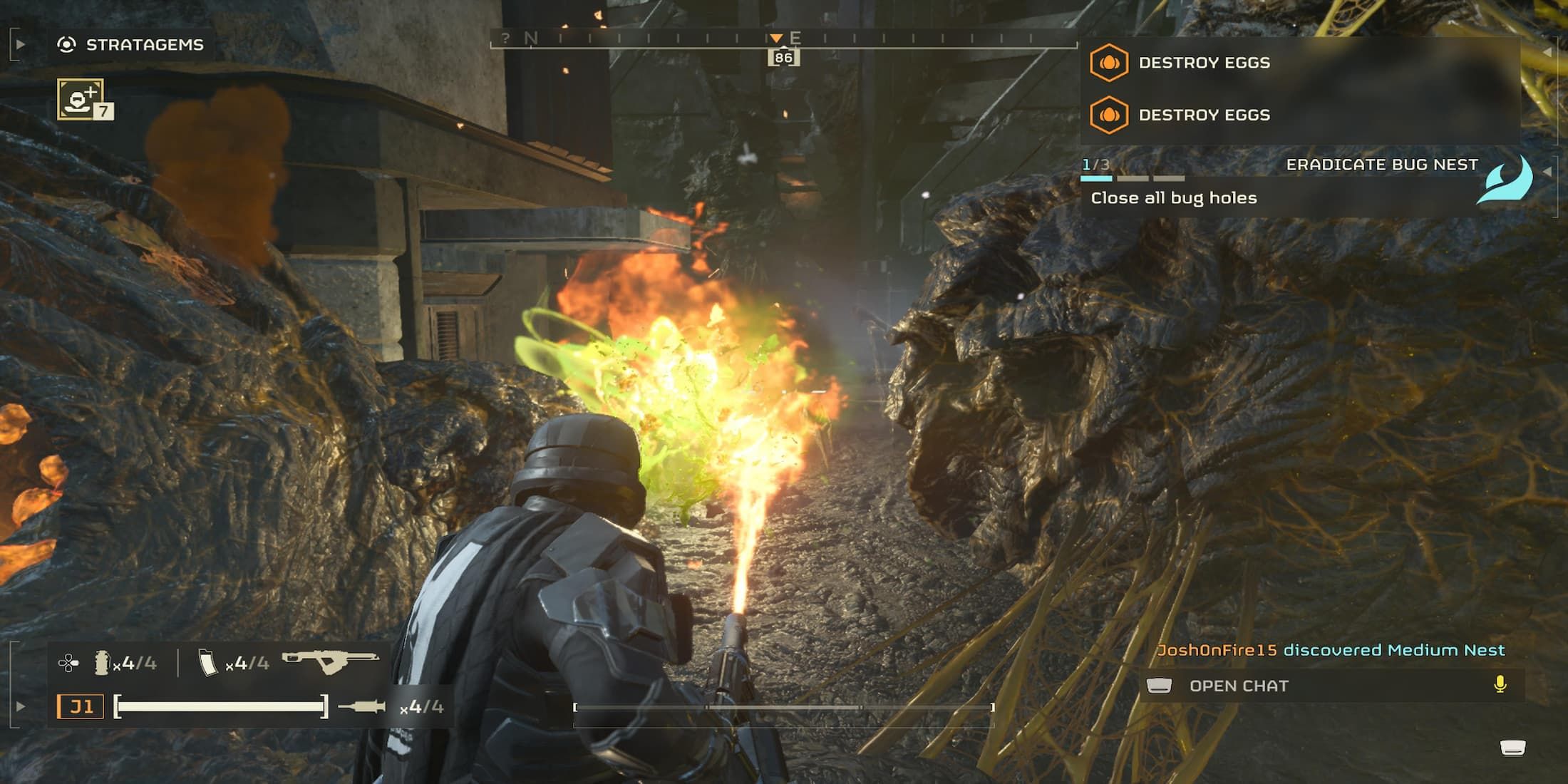Toggle the microphone icon
1568x784 pixels.
[x=1500, y=685]
